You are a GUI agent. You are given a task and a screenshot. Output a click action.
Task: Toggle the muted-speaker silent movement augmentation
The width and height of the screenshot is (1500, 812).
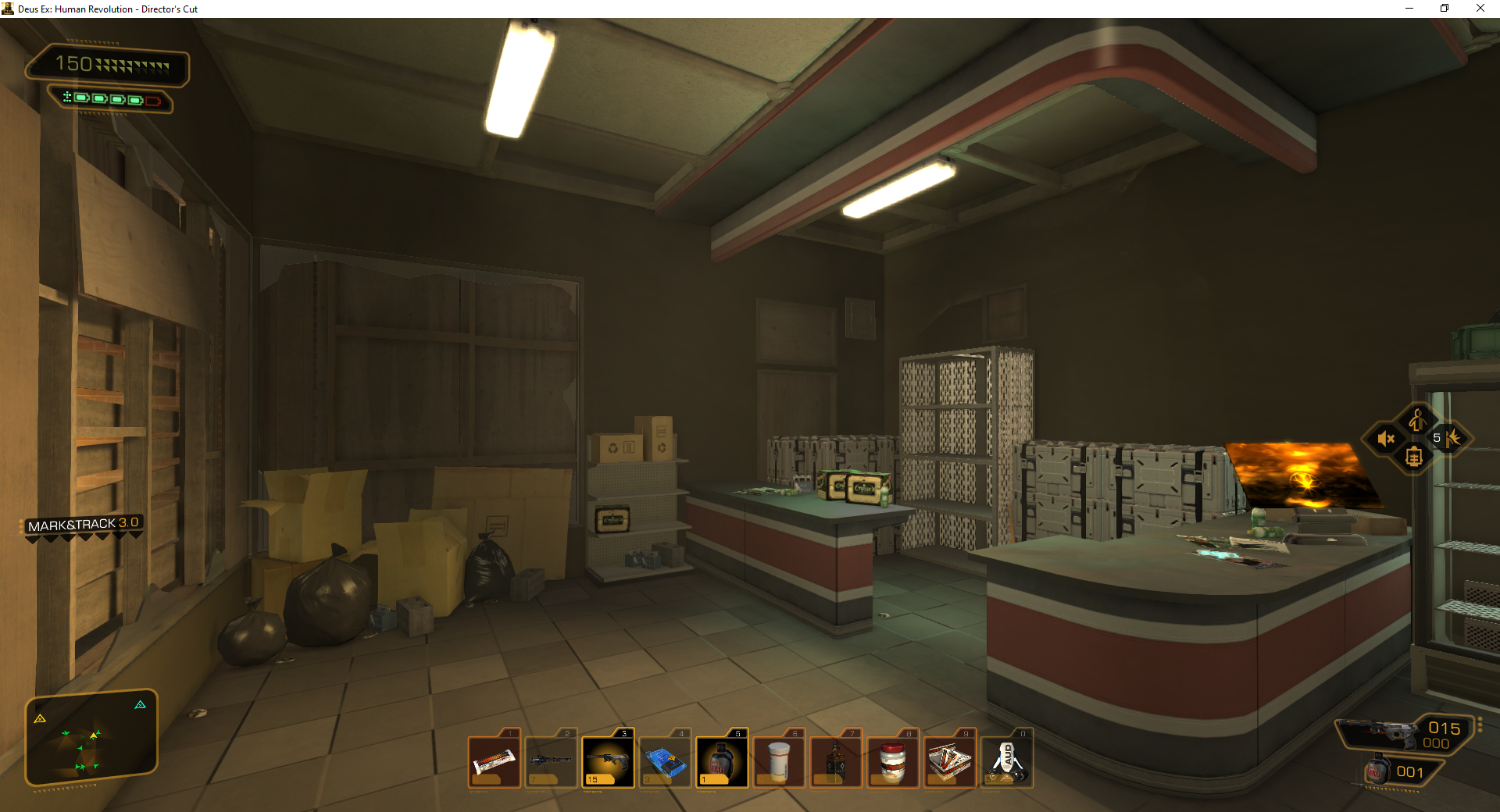click(x=1387, y=439)
